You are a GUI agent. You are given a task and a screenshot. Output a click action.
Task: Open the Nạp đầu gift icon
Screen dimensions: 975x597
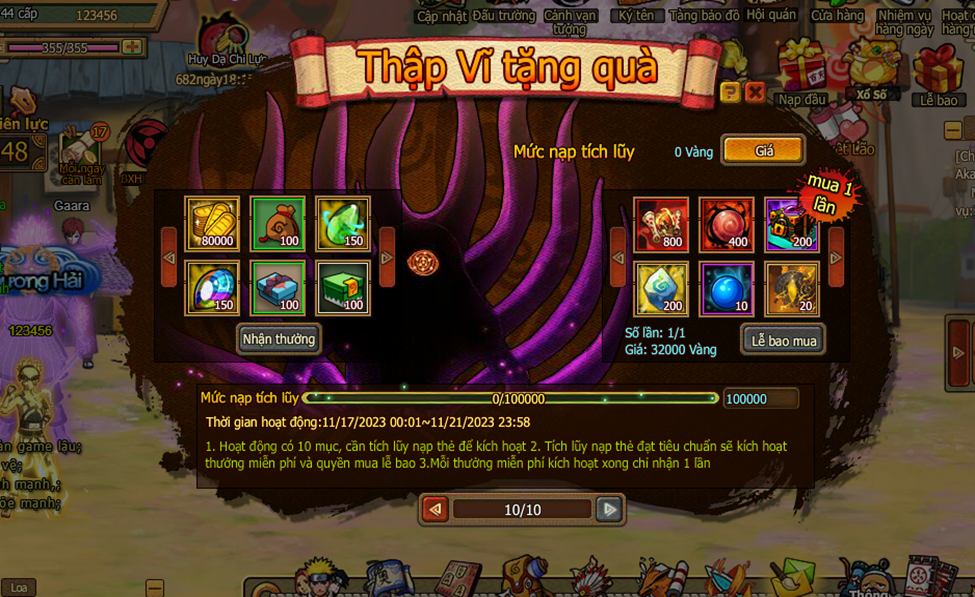tap(801, 70)
